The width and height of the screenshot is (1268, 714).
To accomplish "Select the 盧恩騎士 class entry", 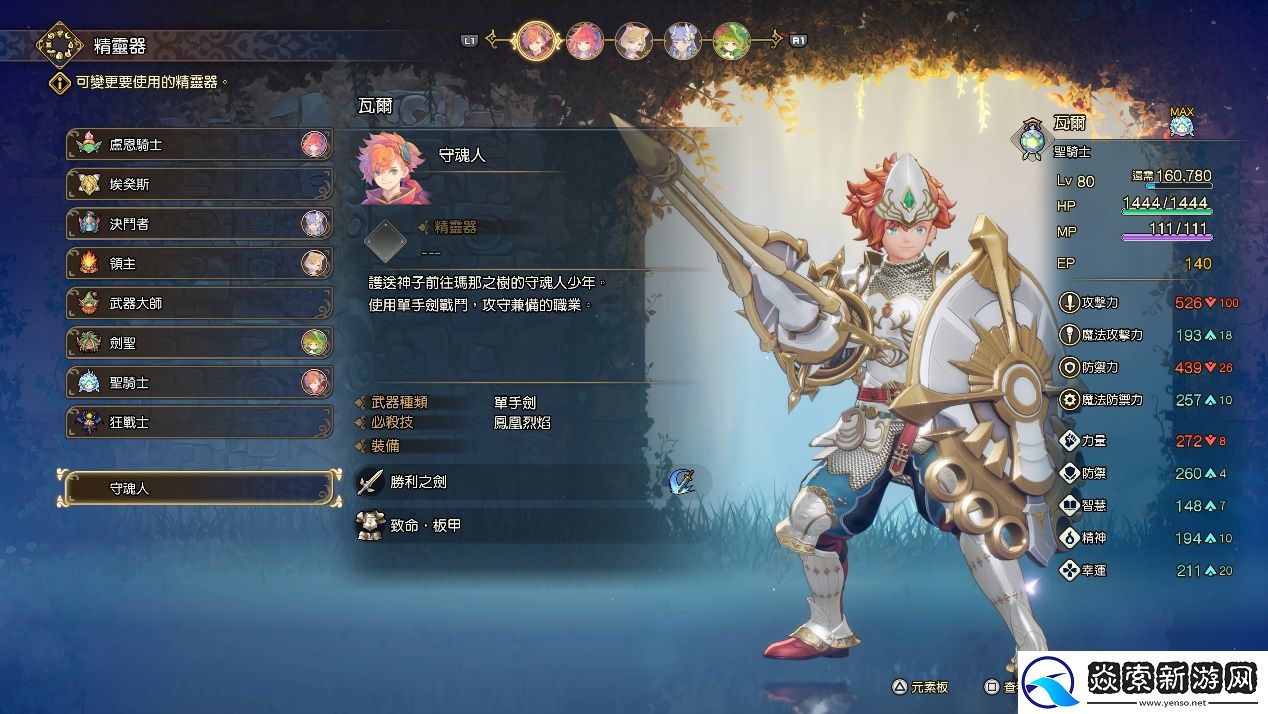I will [198, 145].
